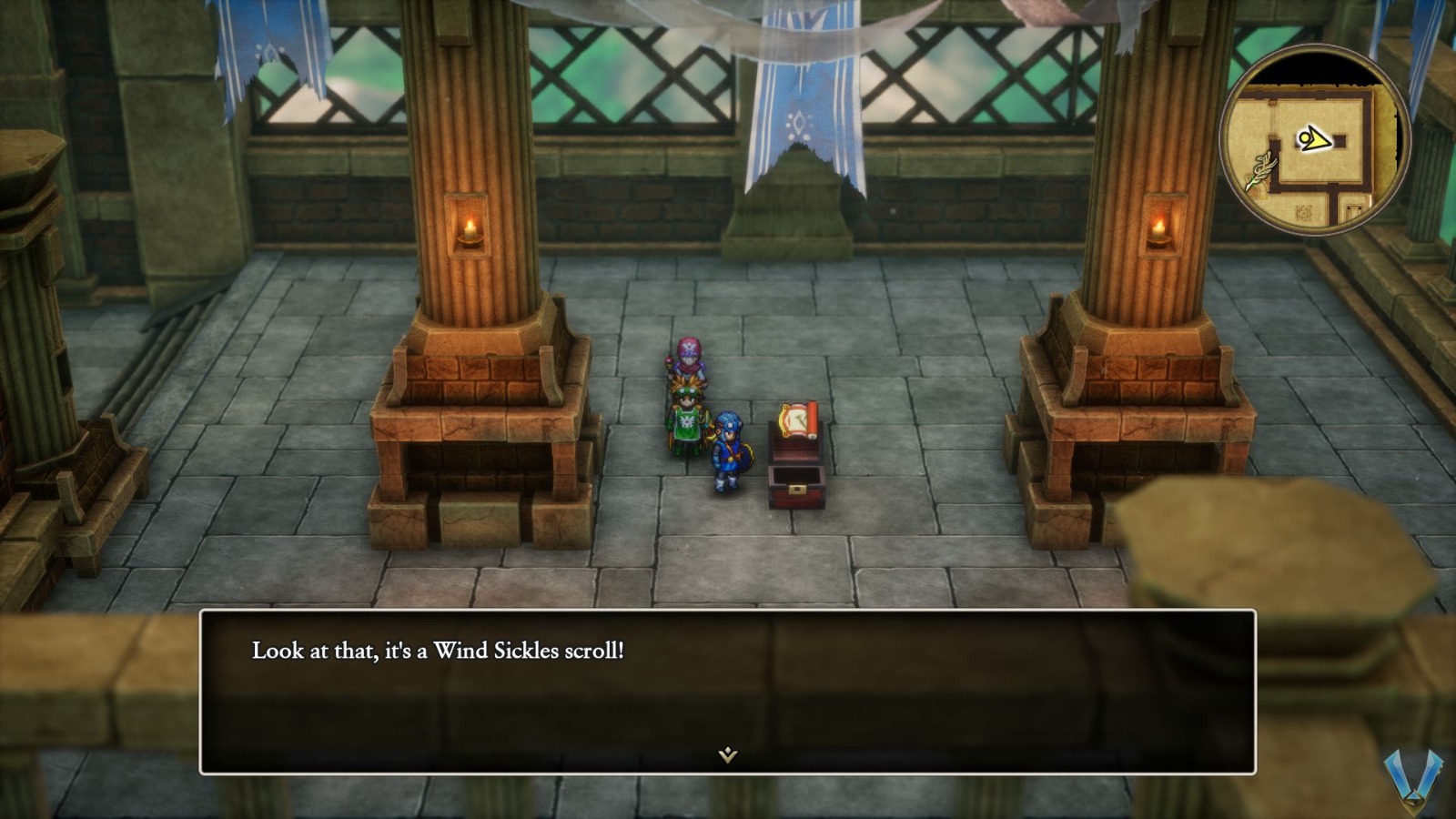
Task: Click the stairs symbol at the minimap bottom
Action: pyautogui.click(x=1304, y=212)
